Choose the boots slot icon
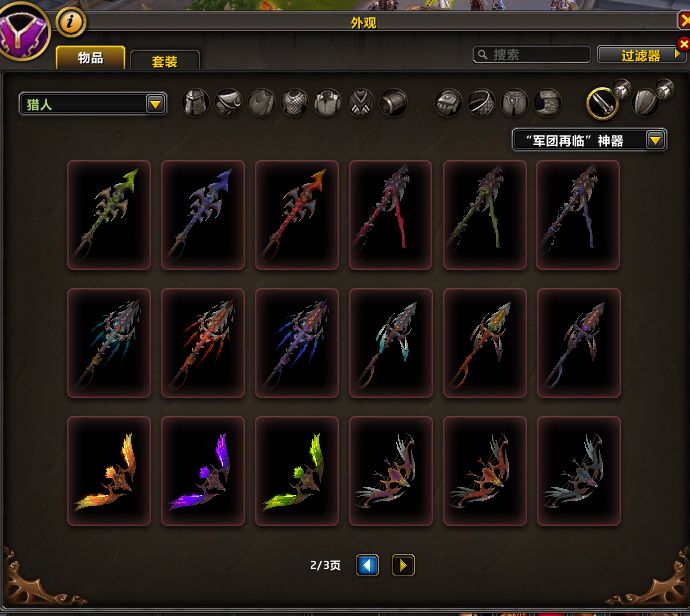The image size is (690, 616). [x=547, y=102]
